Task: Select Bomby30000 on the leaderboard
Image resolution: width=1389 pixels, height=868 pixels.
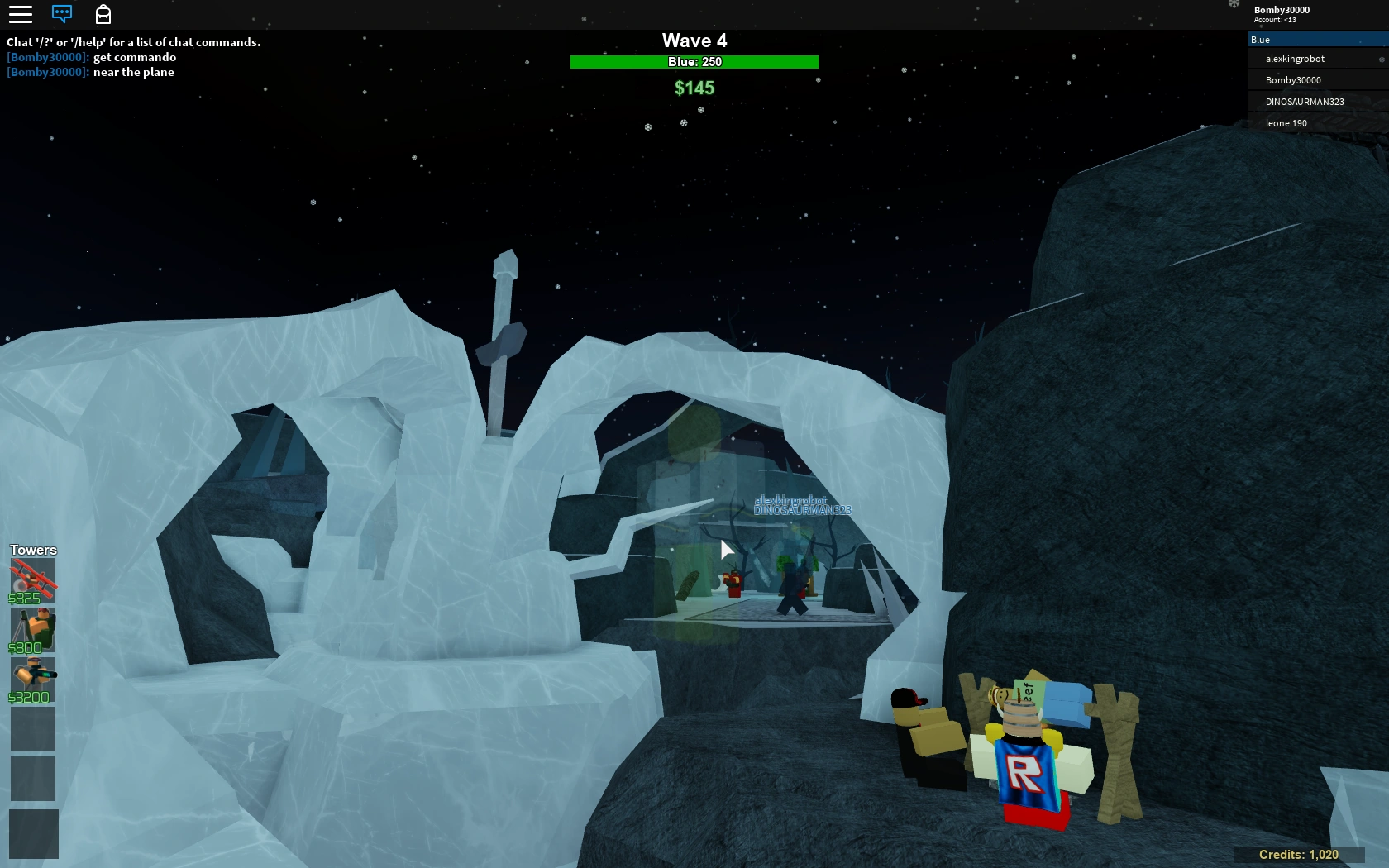Action: click(x=1291, y=79)
